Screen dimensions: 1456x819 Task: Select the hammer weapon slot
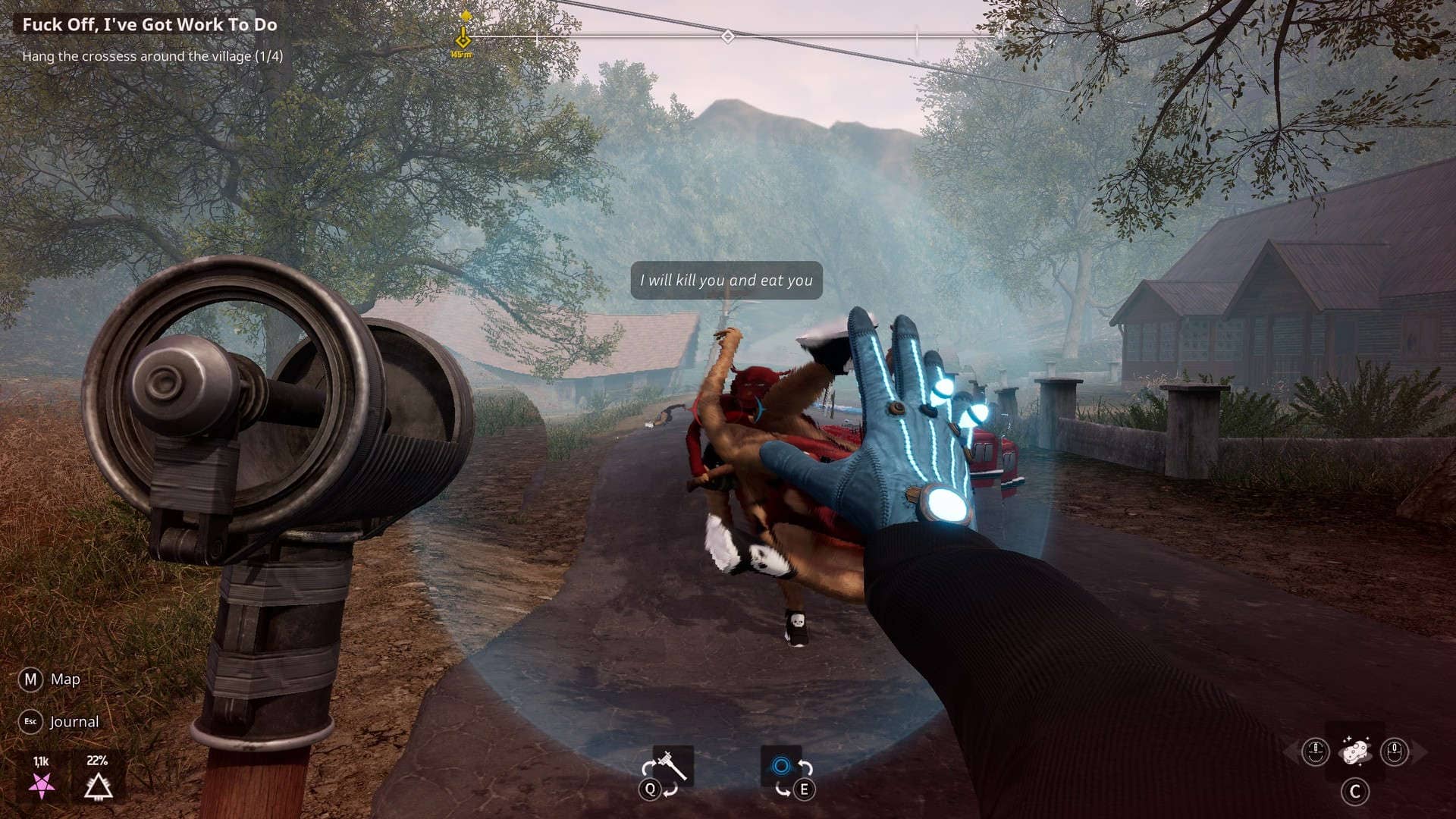(x=672, y=766)
